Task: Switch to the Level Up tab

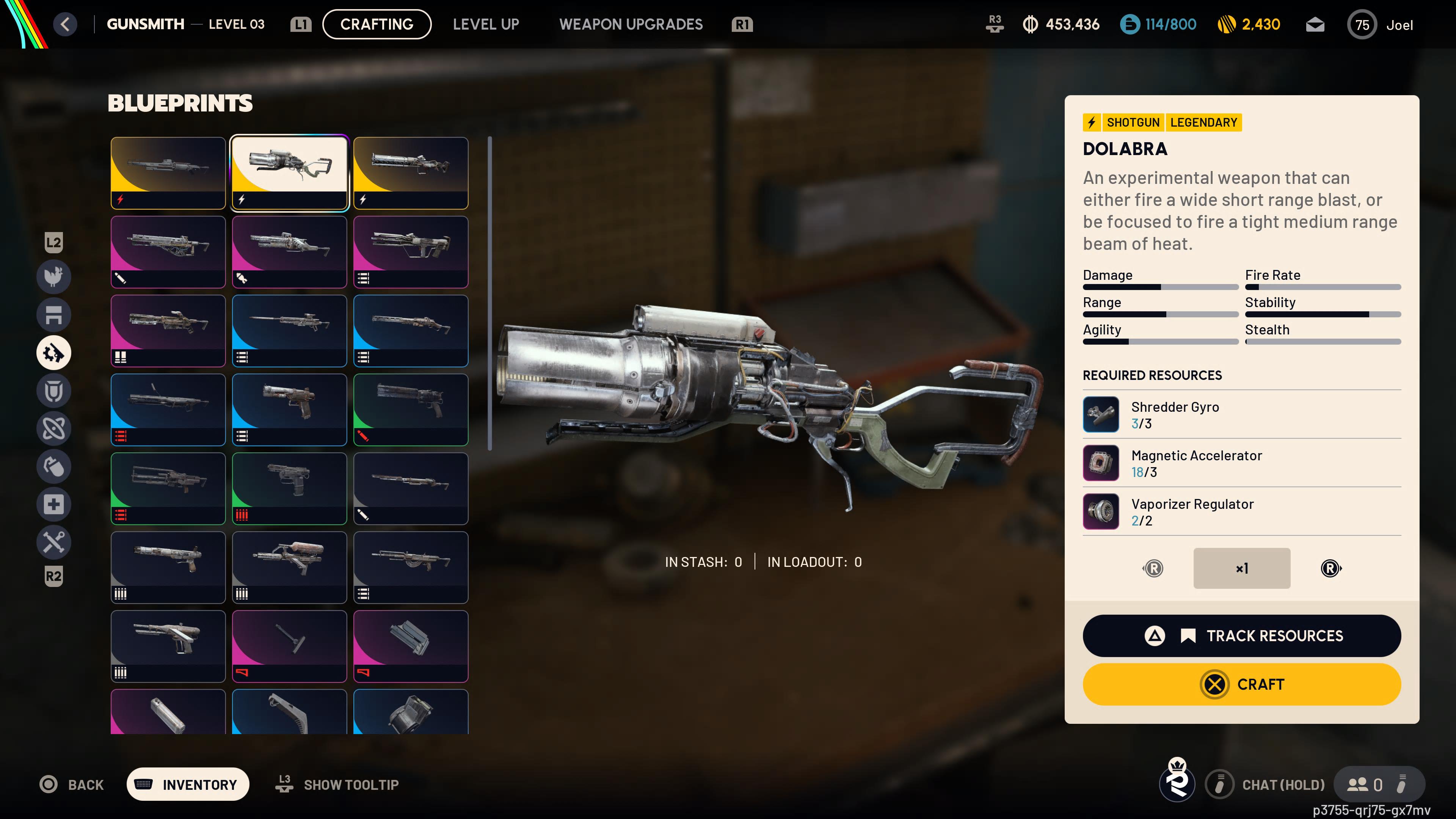Action: click(x=485, y=24)
